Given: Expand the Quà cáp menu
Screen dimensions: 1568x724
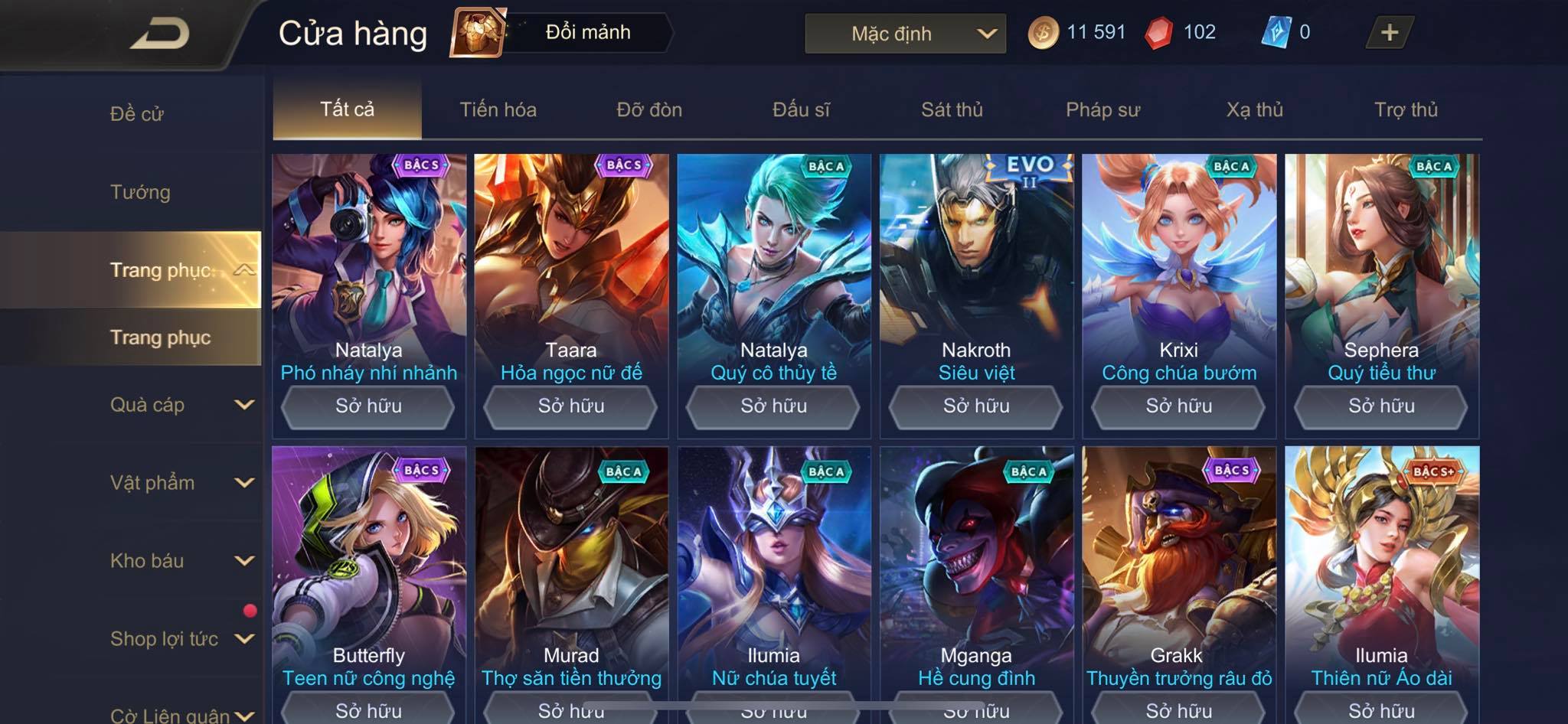Looking at the screenshot, I should click(181, 405).
